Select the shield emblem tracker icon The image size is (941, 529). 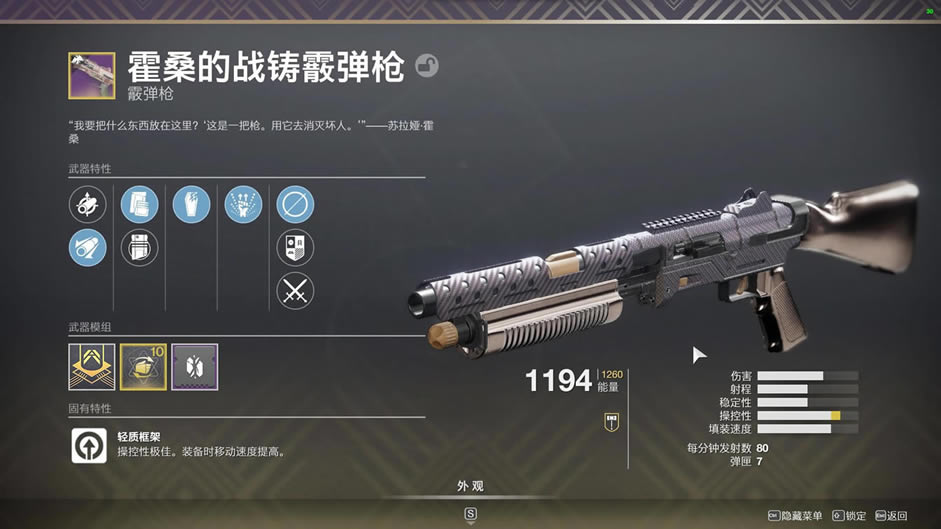tap(295, 247)
